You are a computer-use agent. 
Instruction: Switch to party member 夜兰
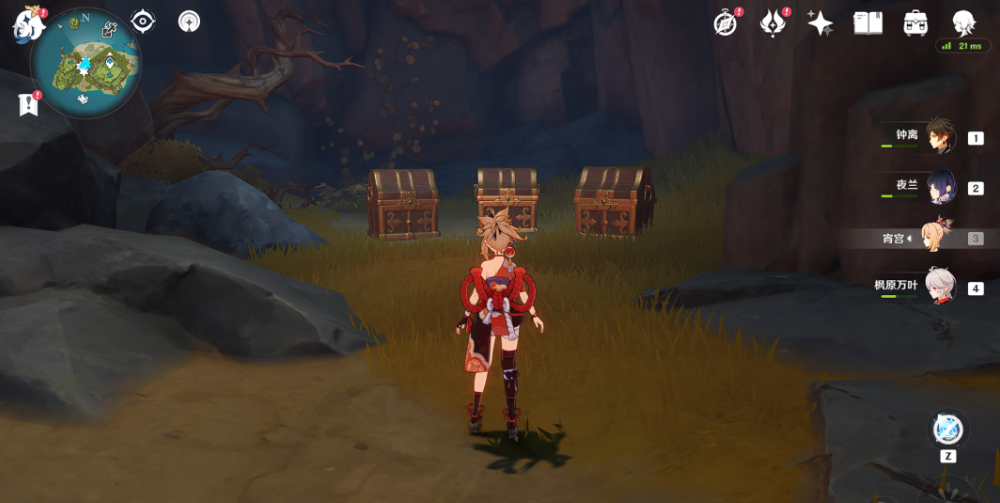938,187
